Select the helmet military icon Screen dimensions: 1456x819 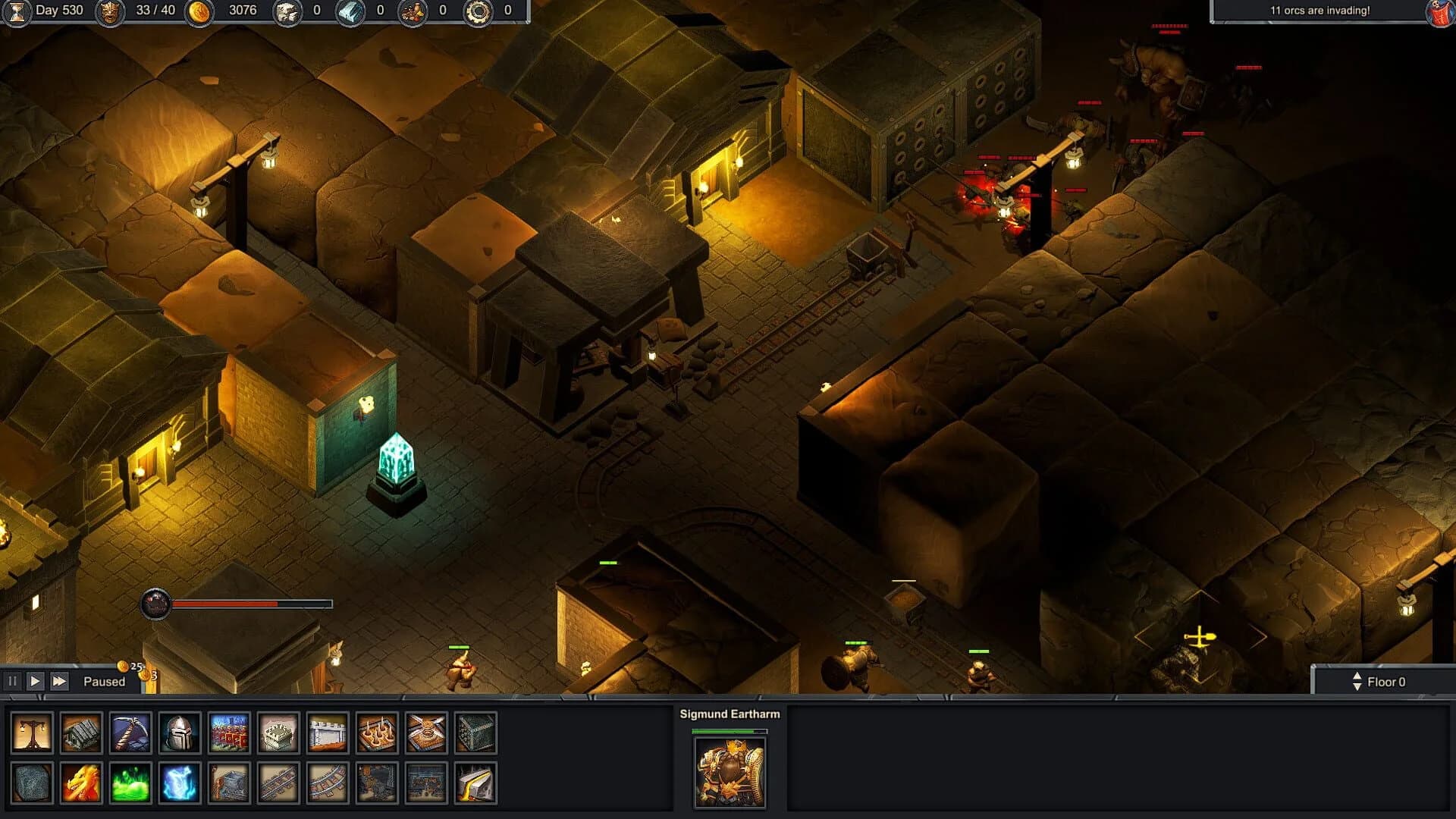click(x=180, y=733)
